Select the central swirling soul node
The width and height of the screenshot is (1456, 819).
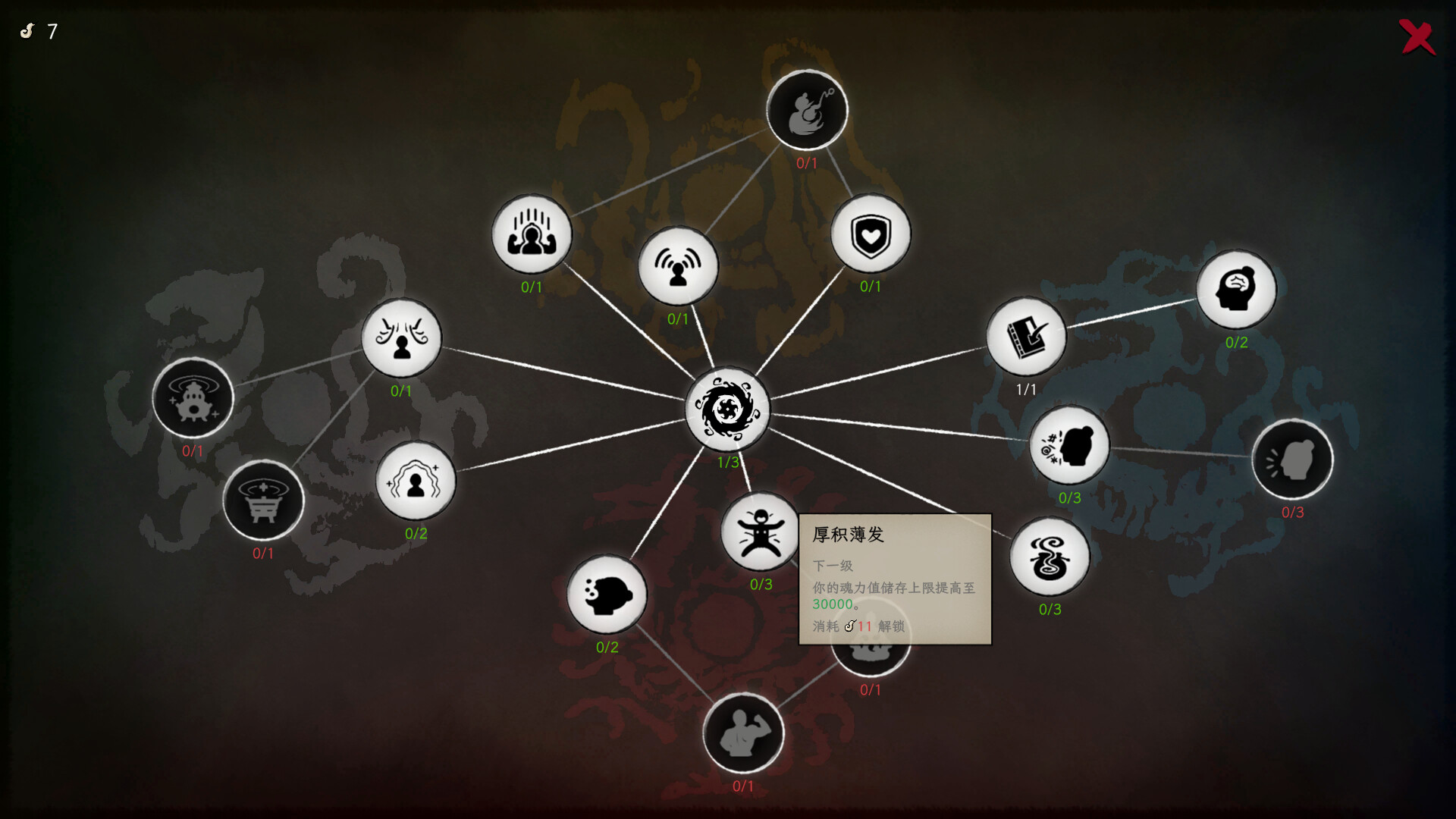(726, 409)
